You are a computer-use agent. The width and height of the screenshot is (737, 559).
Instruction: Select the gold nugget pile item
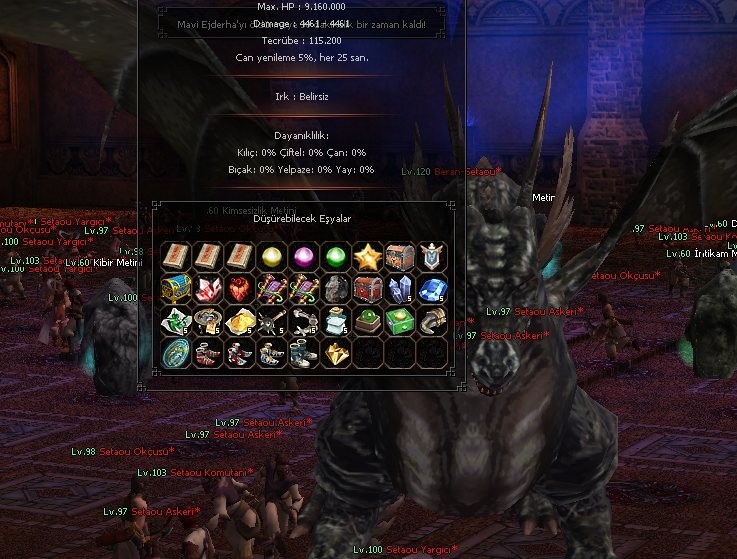tap(240, 320)
